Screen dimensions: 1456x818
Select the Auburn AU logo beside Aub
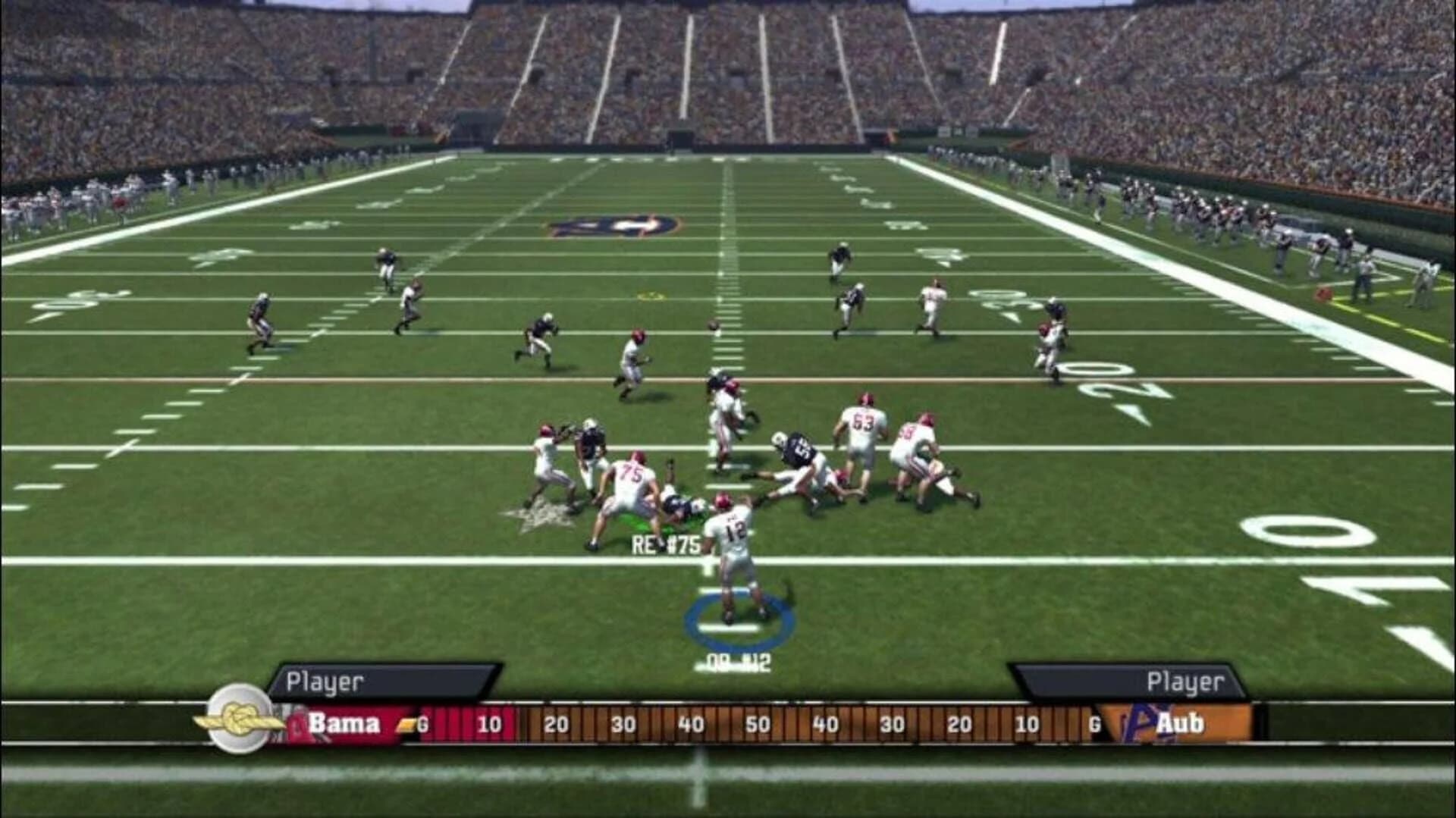pyautogui.click(x=1141, y=720)
